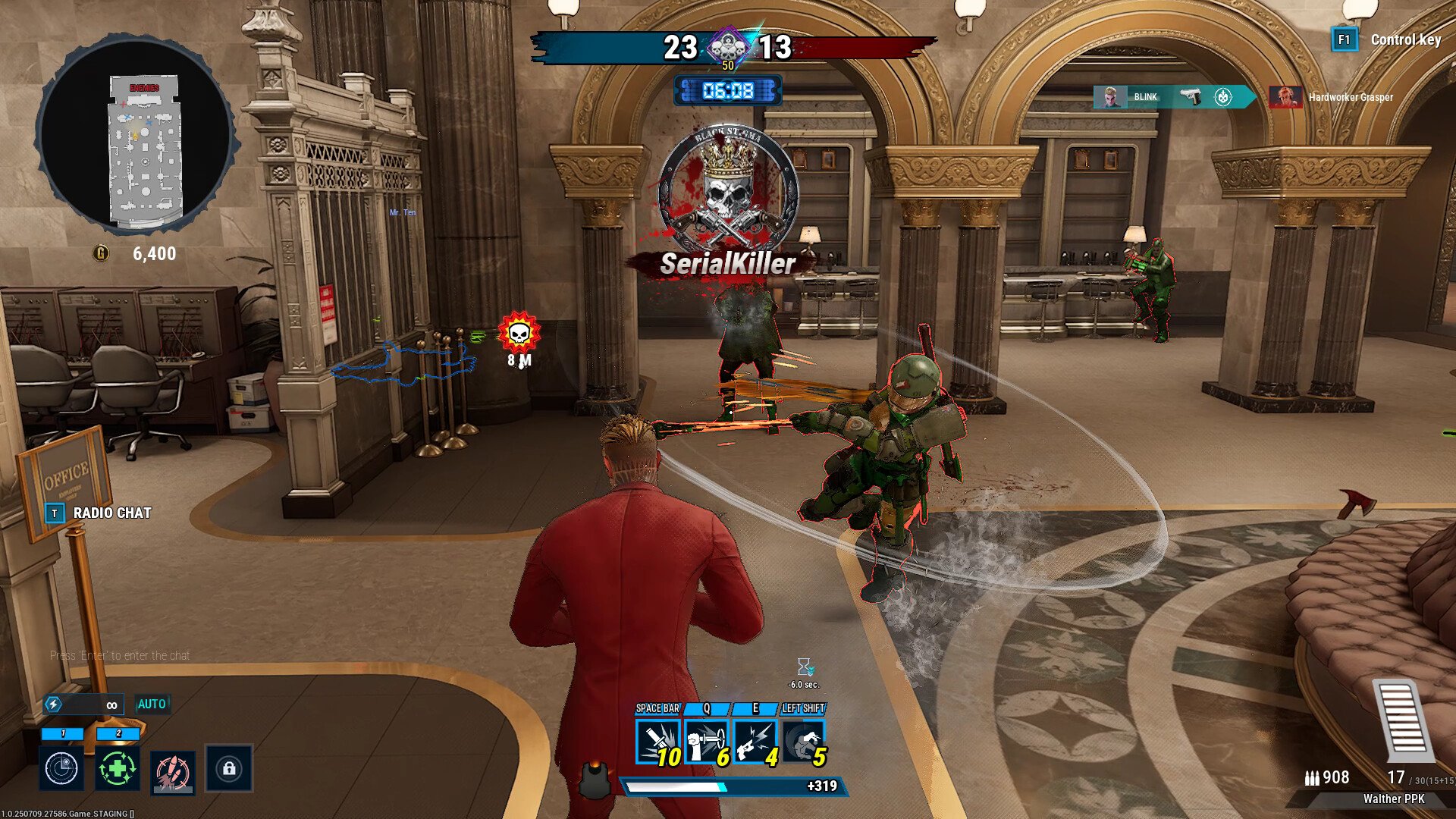Use the fist dagger thrust ability

pyautogui.click(x=706, y=741)
